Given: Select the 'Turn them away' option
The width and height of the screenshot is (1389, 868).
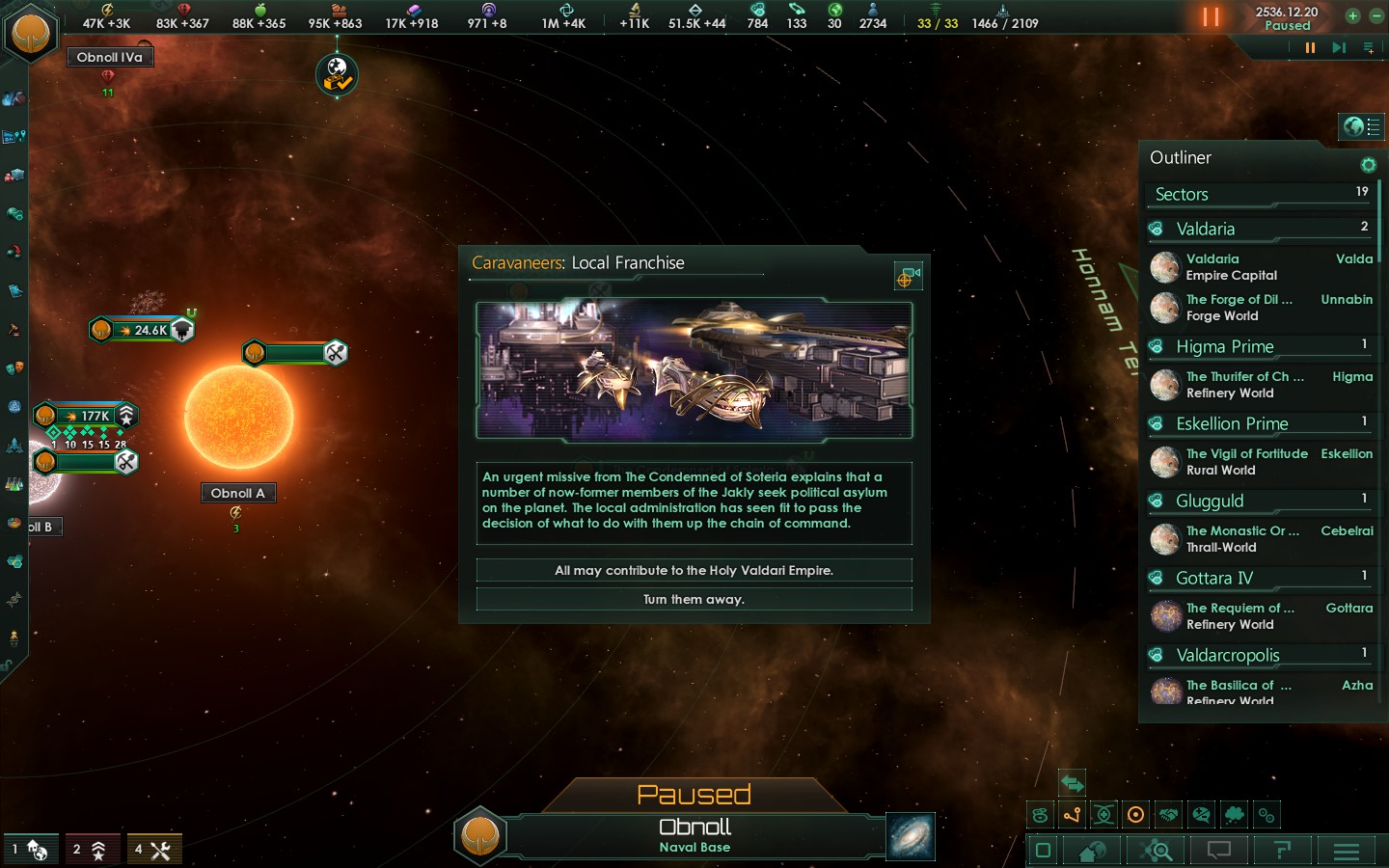Looking at the screenshot, I should 694,599.
